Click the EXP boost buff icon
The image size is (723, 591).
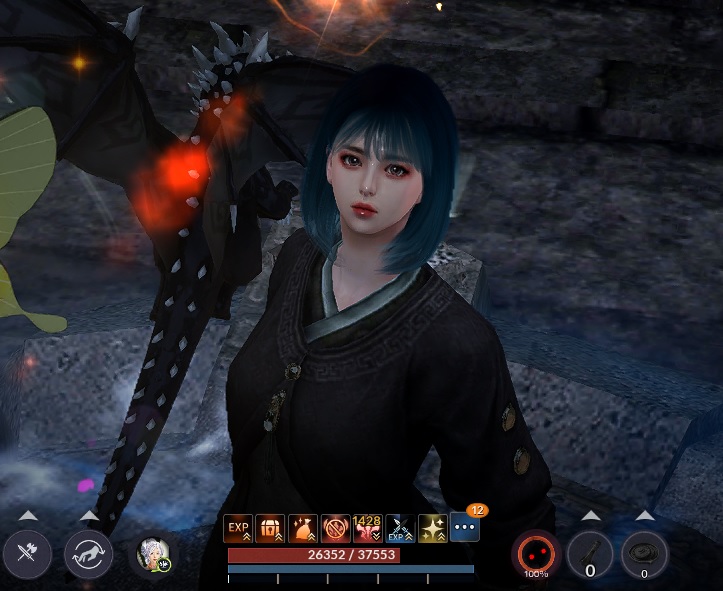click(x=238, y=527)
